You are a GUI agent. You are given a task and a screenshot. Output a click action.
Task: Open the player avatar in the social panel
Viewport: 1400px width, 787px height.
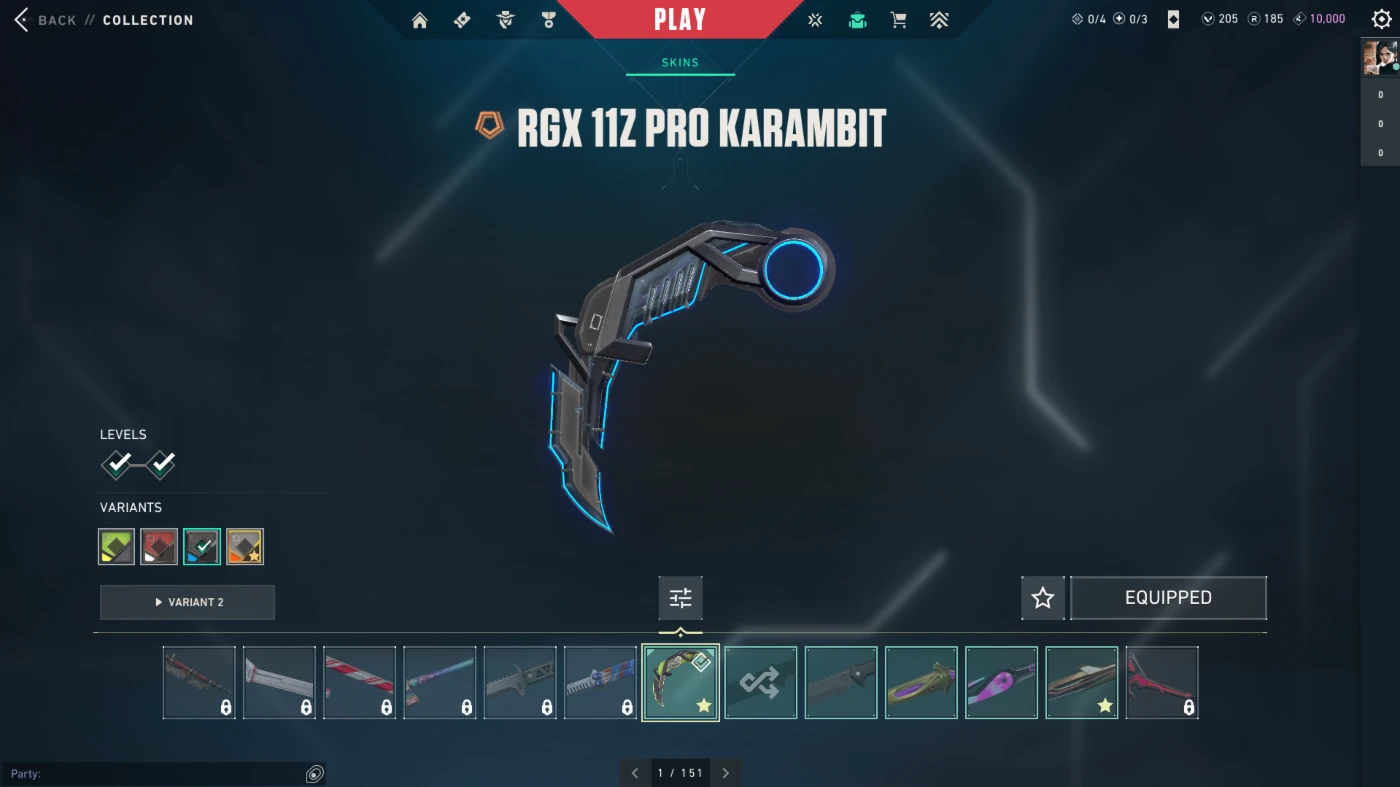coord(1379,57)
